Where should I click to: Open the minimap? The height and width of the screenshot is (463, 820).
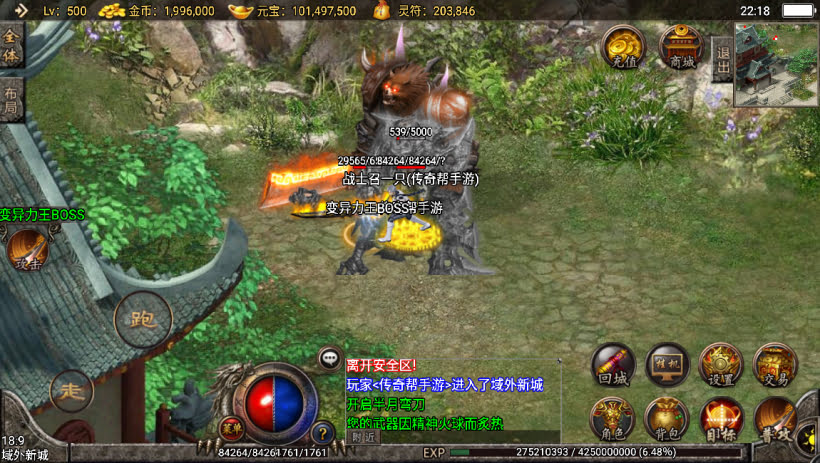coord(776,66)
